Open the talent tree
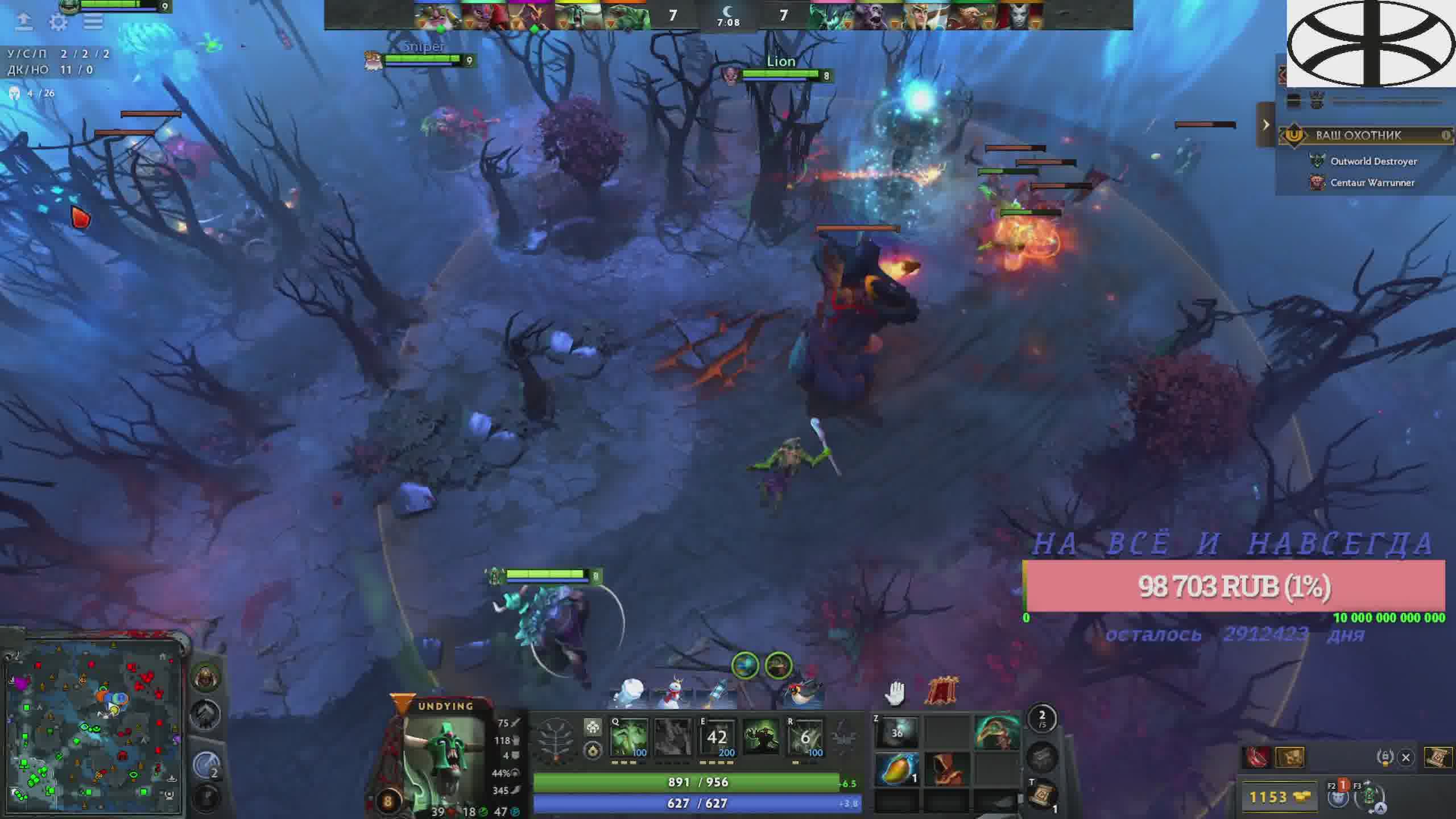This screenshot has height=819, width=1456. [556, 739]
